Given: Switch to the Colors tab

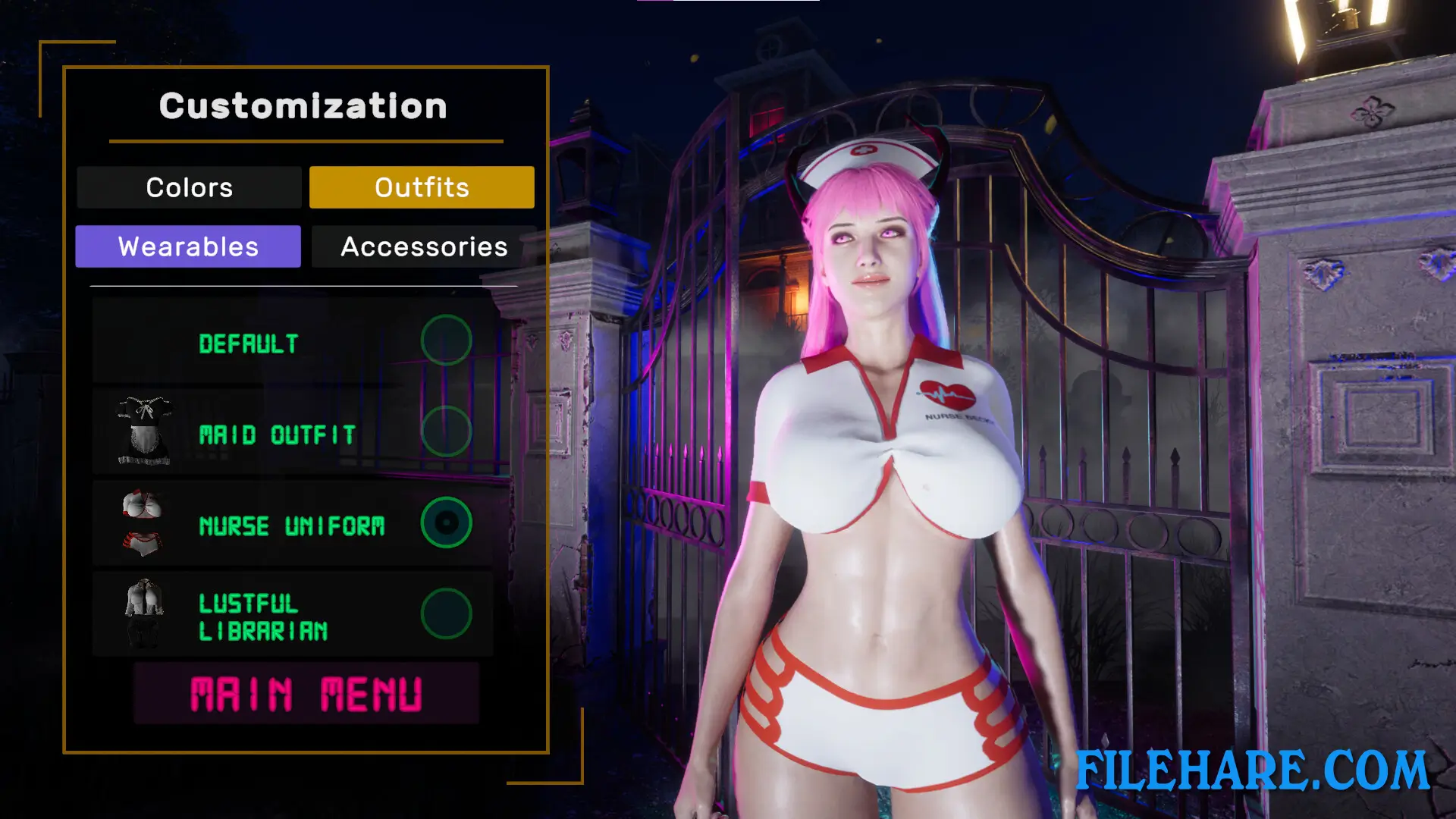Looking at the screenshot, I should pos(189,187).
